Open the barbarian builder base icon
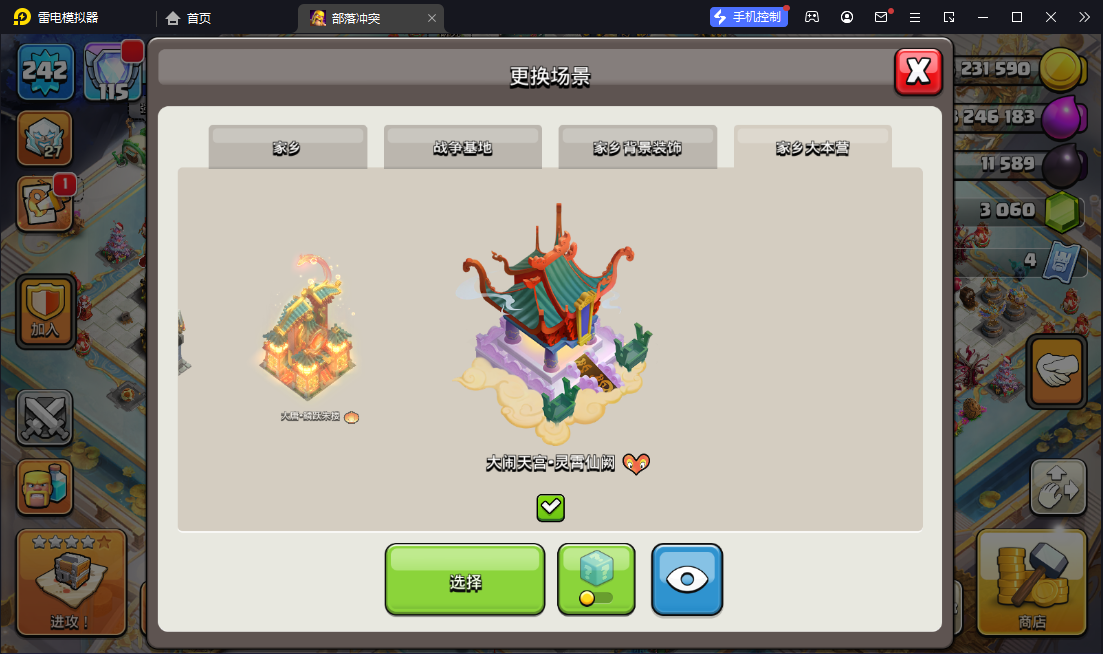Viewport: 1103px width, 654px height. point(45,487)
